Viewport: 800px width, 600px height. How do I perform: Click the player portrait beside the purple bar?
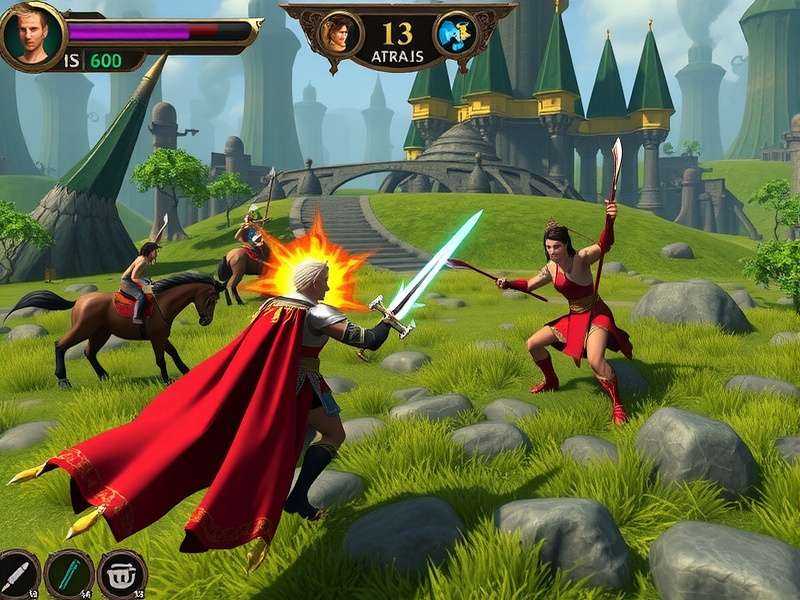[29, 34]
